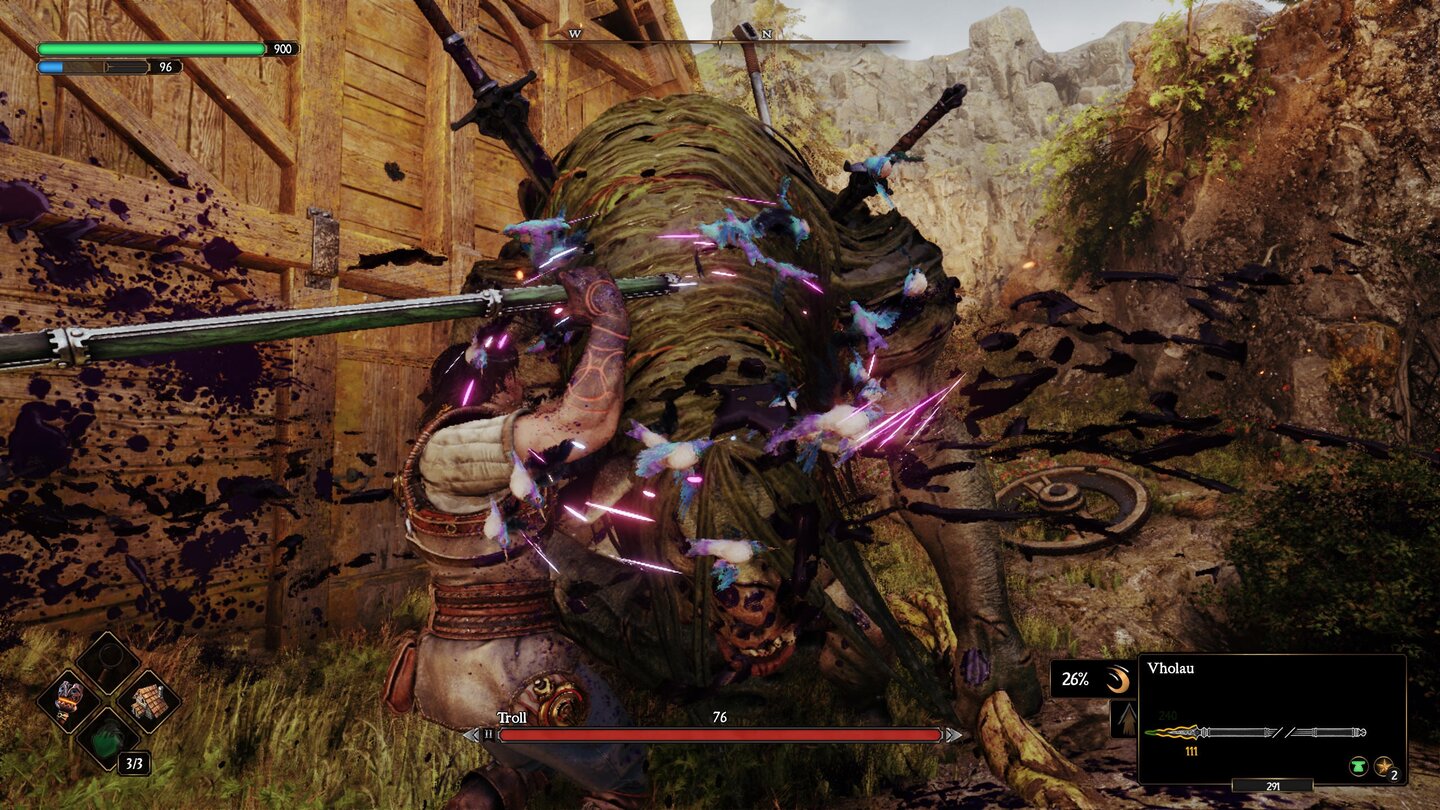This screenshot has height=810, width=1440.
Task: Click the Troll name label
Action: (510, 717)
